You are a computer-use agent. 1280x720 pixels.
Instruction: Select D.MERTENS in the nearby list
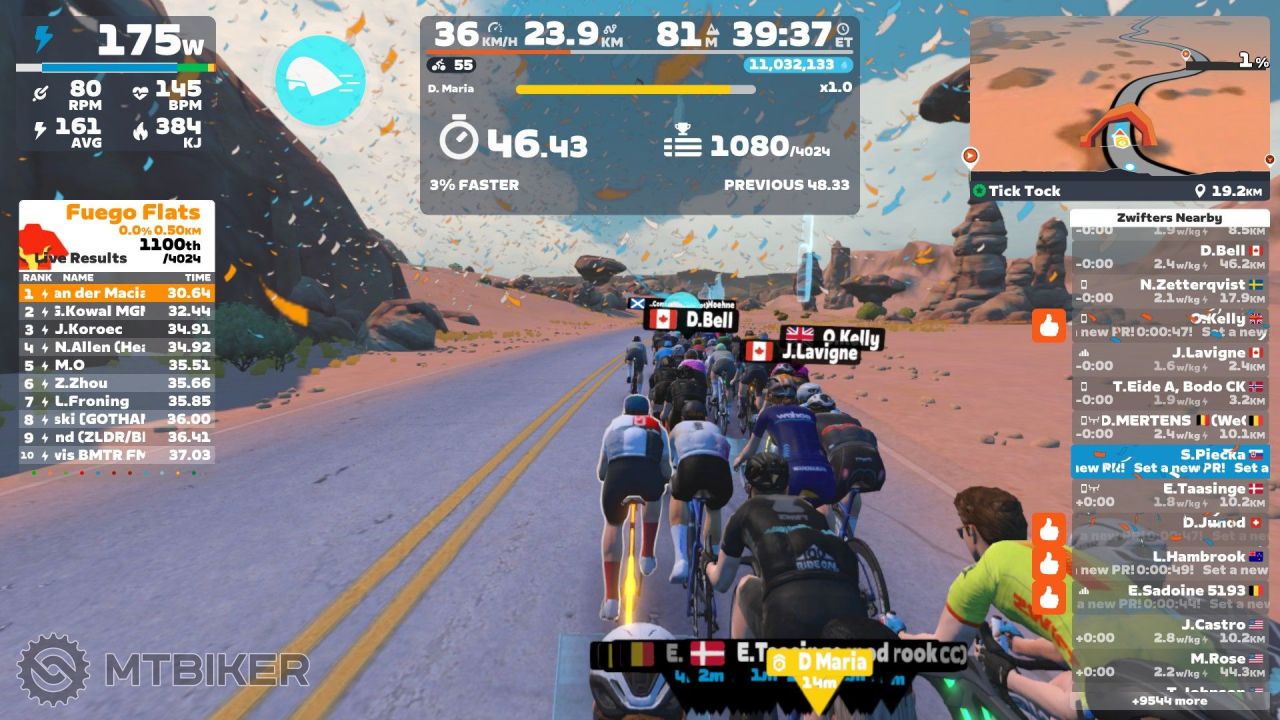tap(1170, 427)
